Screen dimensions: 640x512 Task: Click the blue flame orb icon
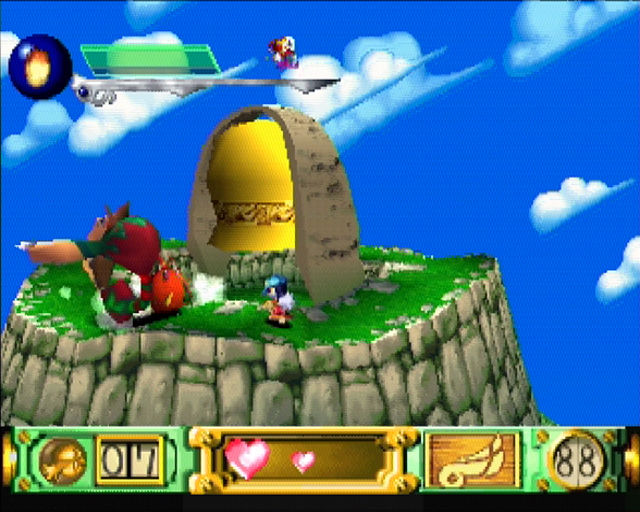tap(40, 67)
